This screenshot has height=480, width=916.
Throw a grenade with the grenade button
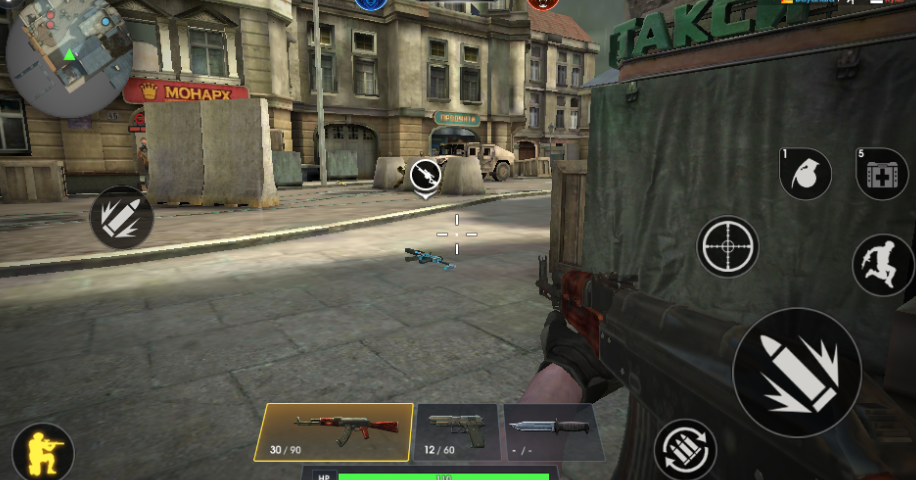(805, 174)
